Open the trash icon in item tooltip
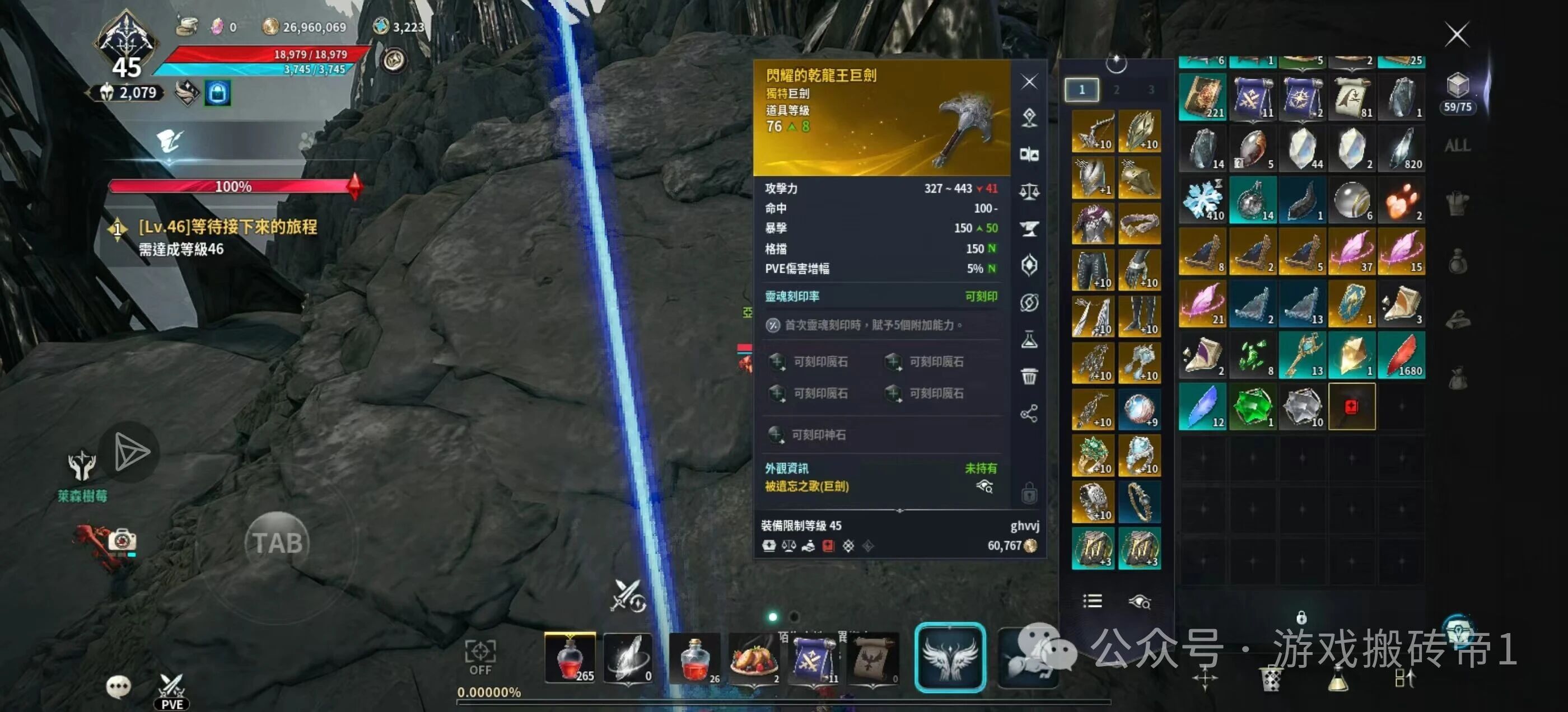The height and width of the screenshot is (712, 1568). tap(1029, 377)
